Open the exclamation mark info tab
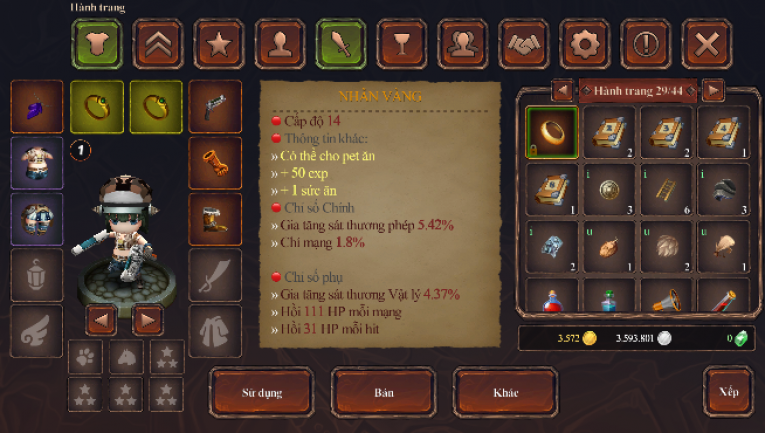Screen dimensions: 765x433 (x=646, y=43)
